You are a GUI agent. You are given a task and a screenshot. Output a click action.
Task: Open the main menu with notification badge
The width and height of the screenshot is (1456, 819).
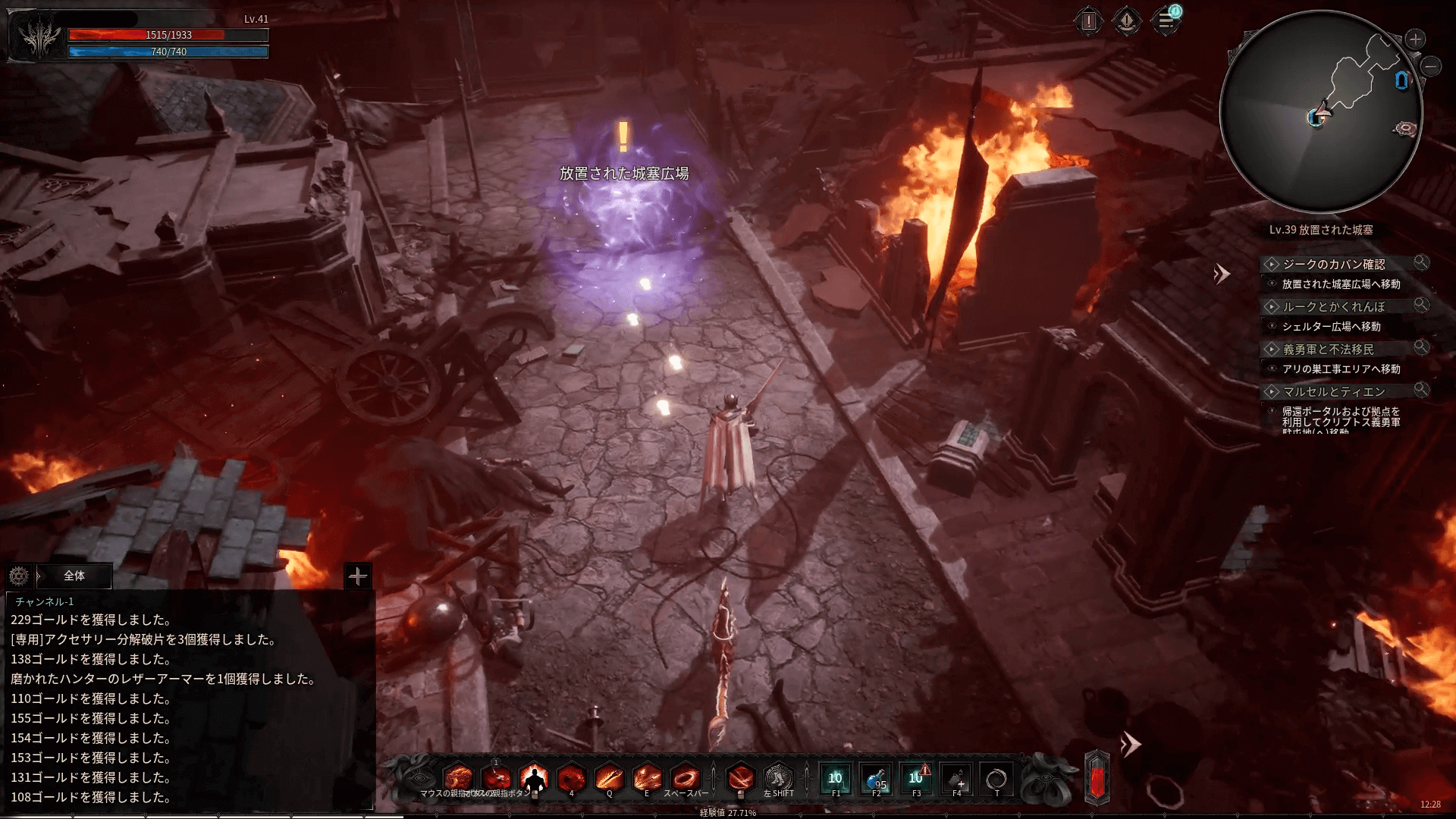pyautogui.click(x=1166, y=21)
